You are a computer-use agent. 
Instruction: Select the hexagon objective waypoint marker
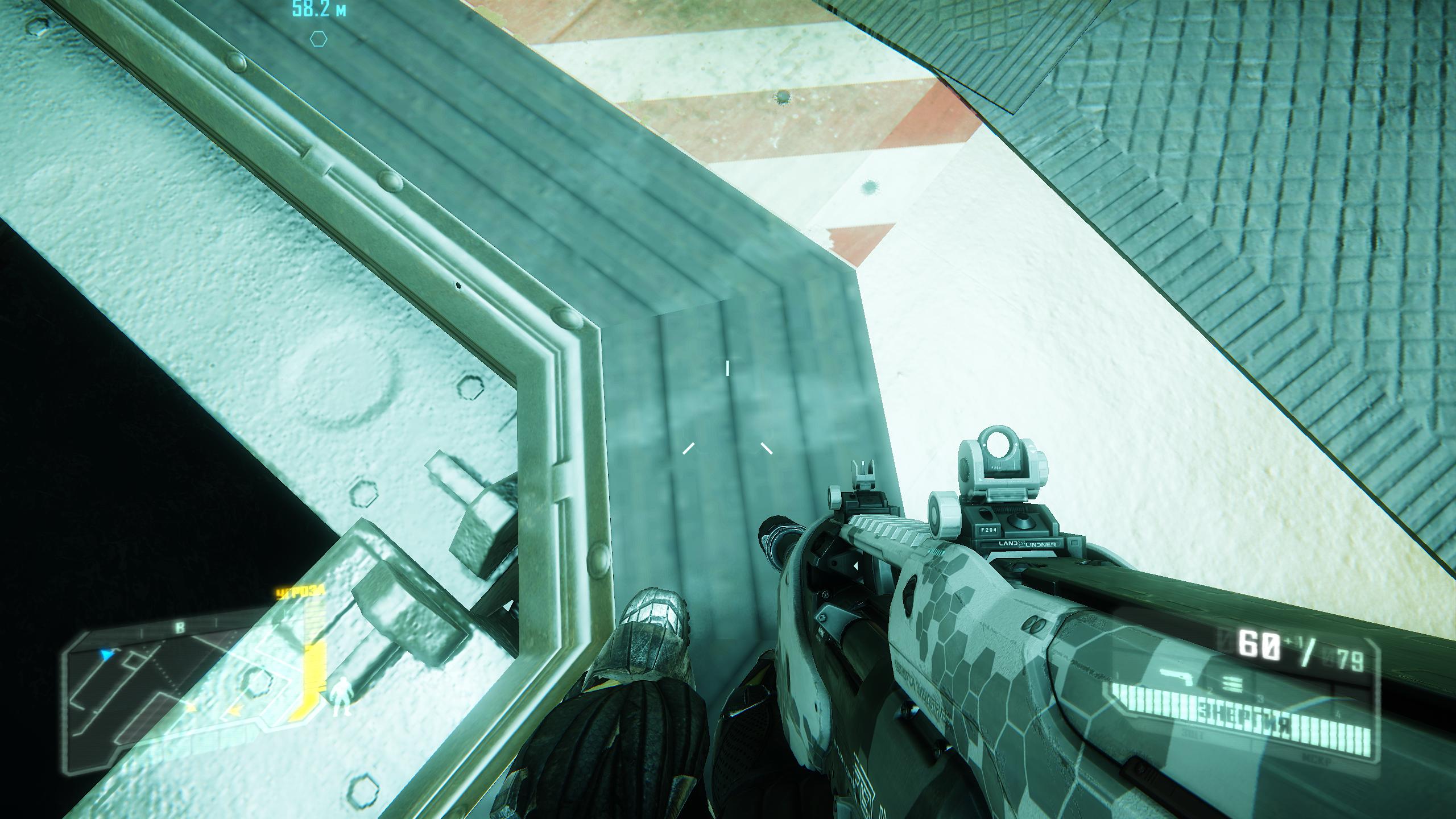tap(318, 39)
